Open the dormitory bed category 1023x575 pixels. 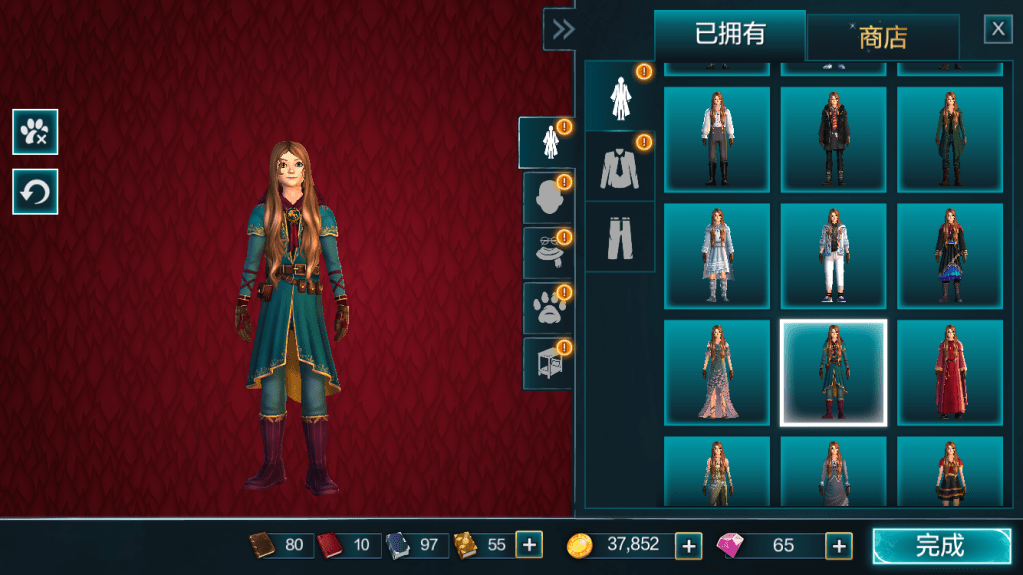[x=546, y=362]
